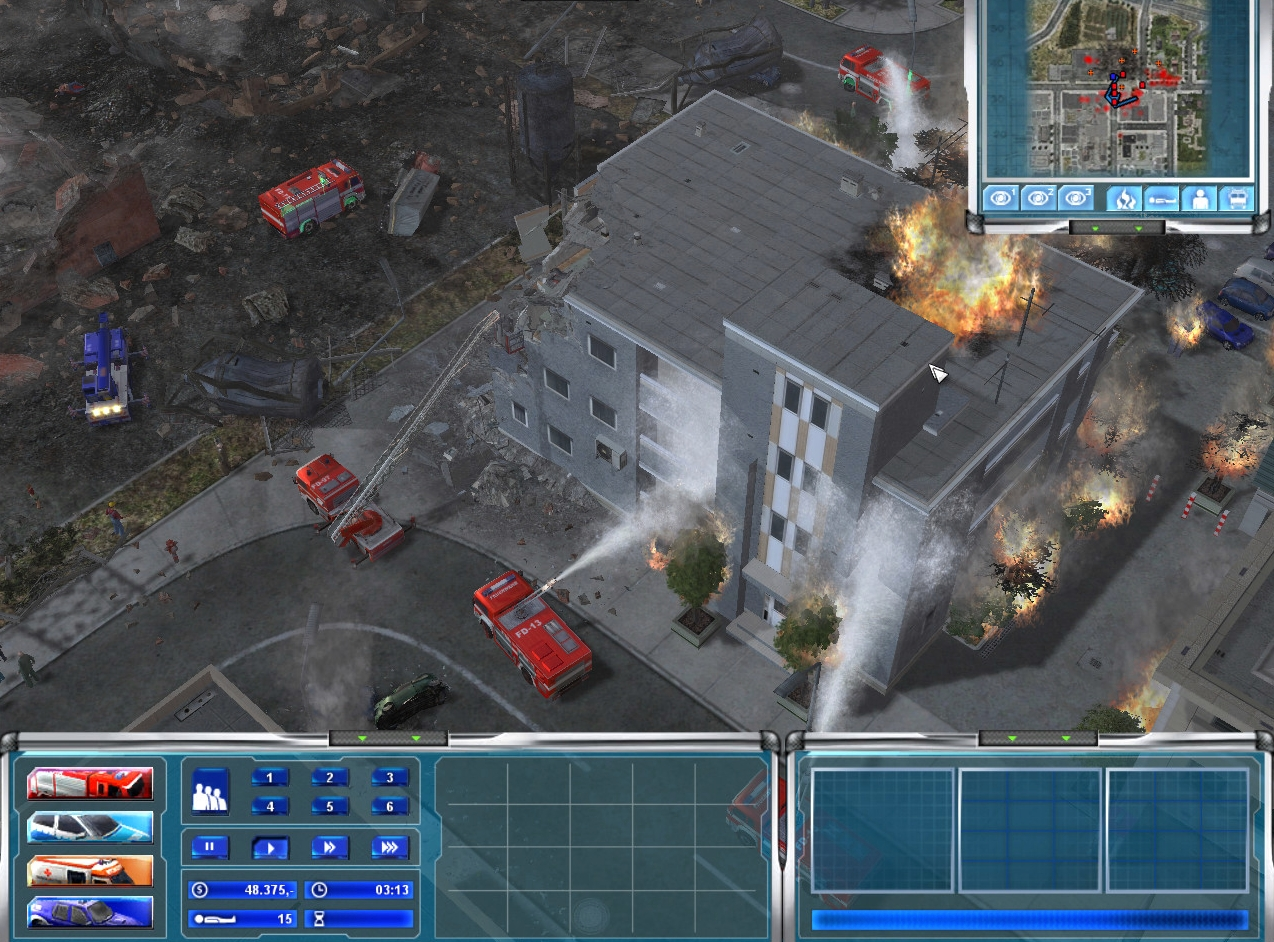Toggle the injured persons minimap filter
The height and width of the screenshot is (942, 1274).
(1160, 197)
